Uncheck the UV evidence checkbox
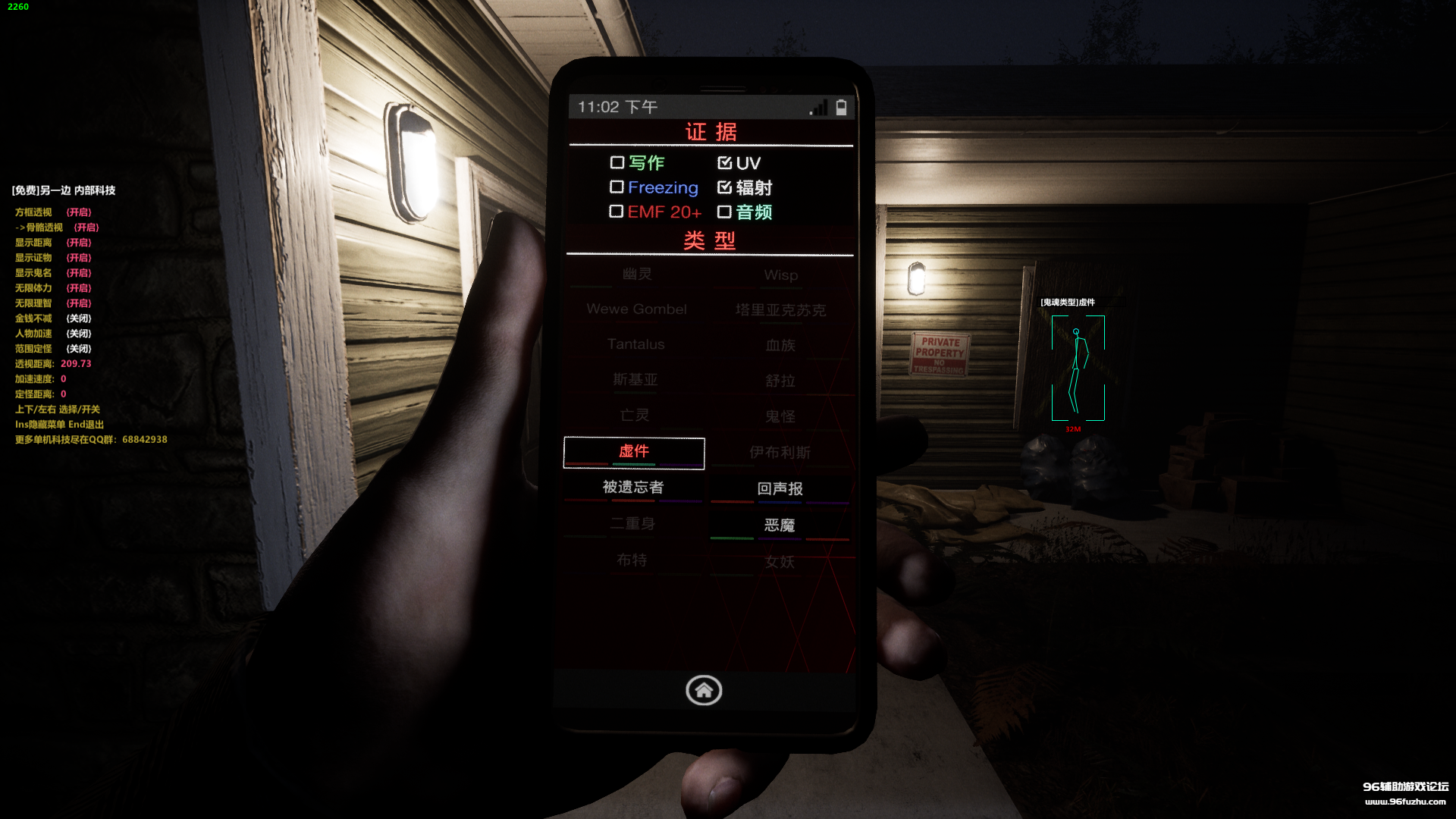This screenshot has width=1456, height=819. point(724,162)
